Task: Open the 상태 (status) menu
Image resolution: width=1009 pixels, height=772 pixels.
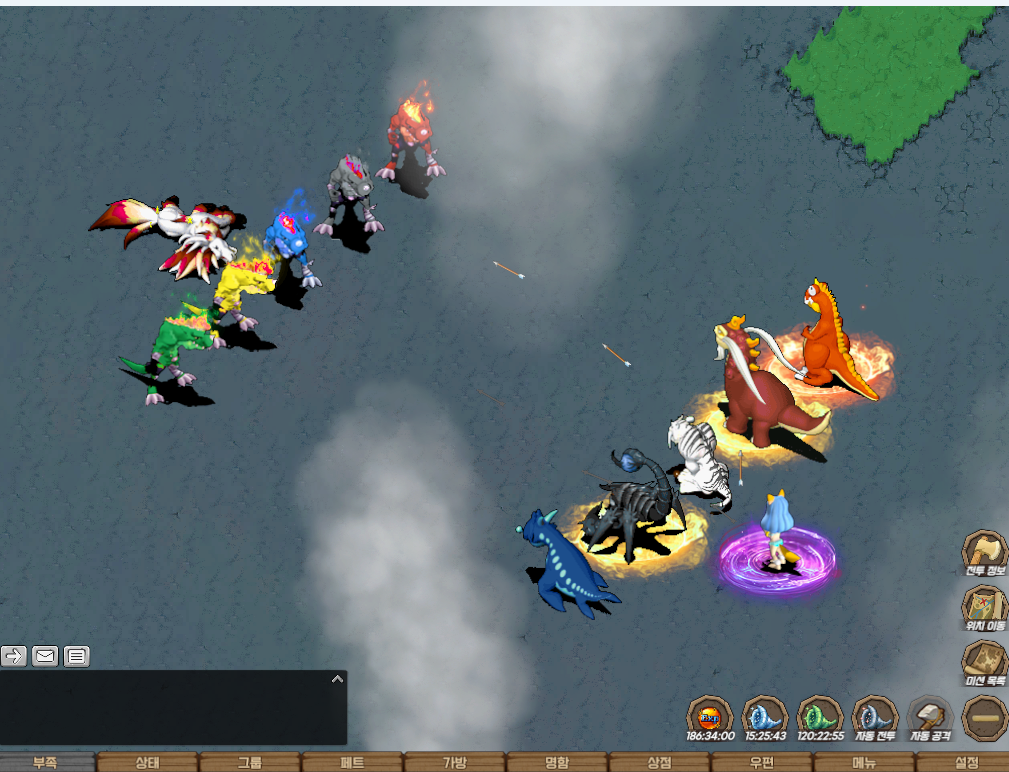Action: click(x=148, y=762)
